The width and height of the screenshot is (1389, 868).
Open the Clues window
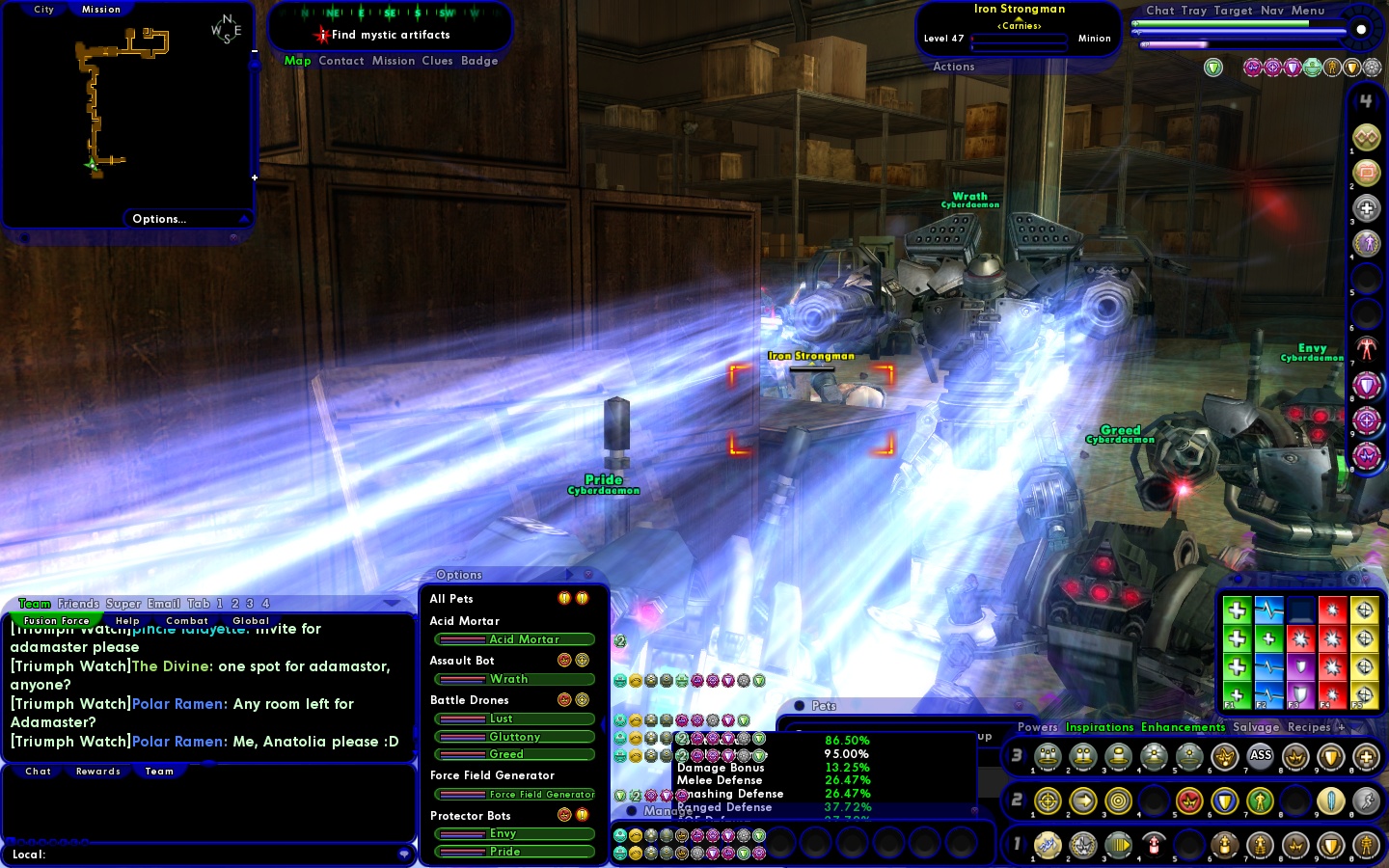(x=437, y=61)
